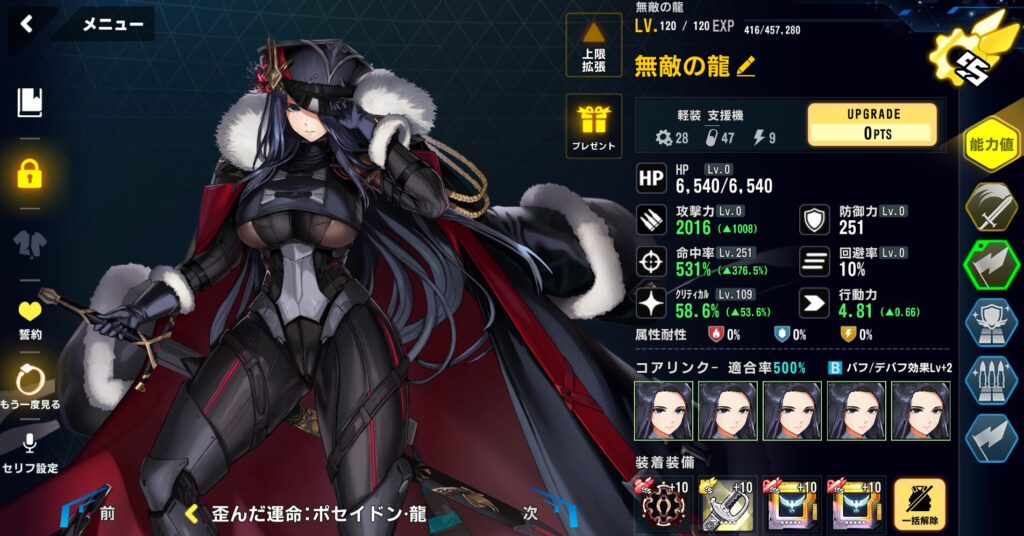Open the メニュー menu
The image size is (1024, 536).
click(111, 25)
